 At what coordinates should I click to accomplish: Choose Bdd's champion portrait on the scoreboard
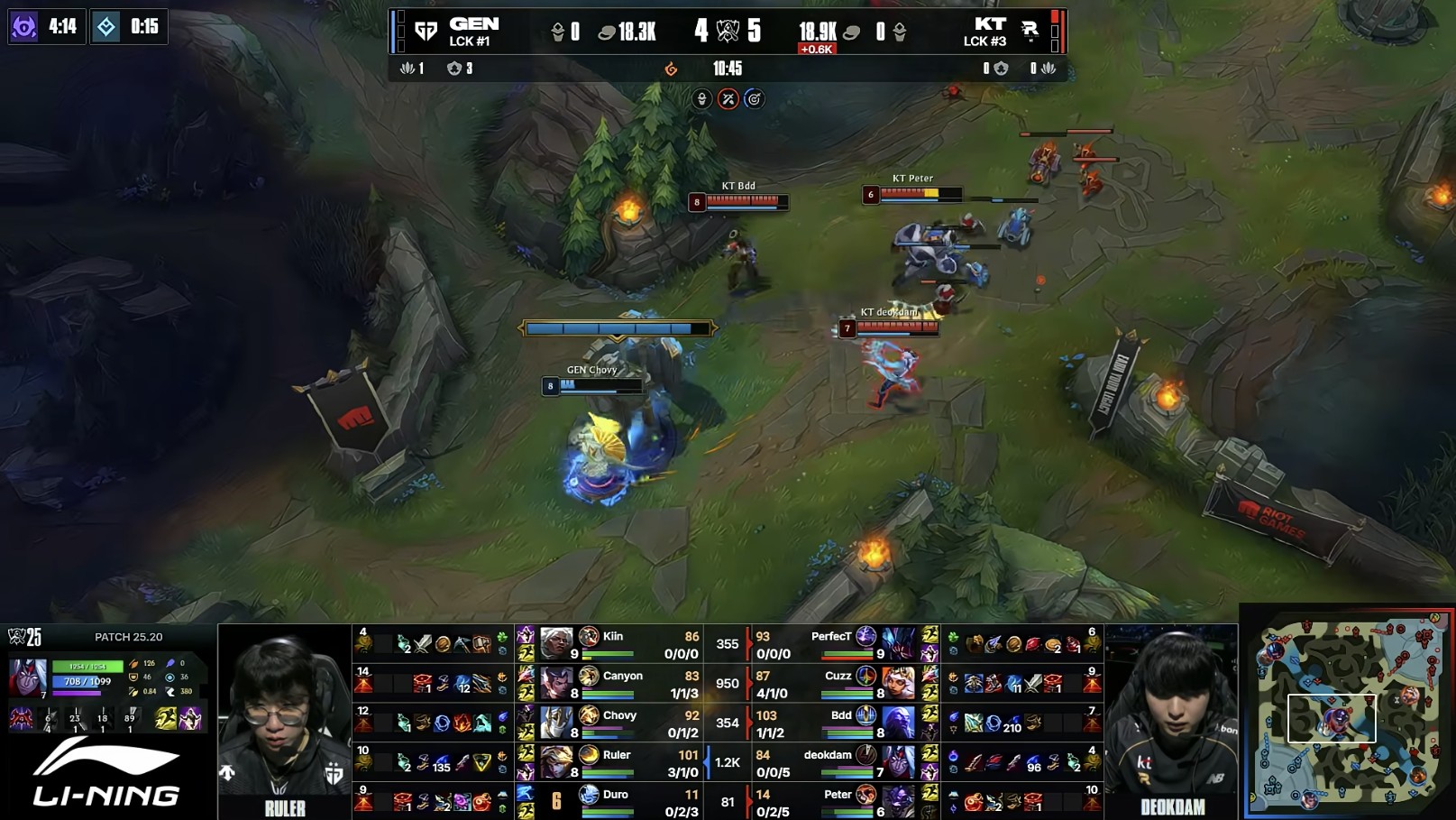(898, 723)
